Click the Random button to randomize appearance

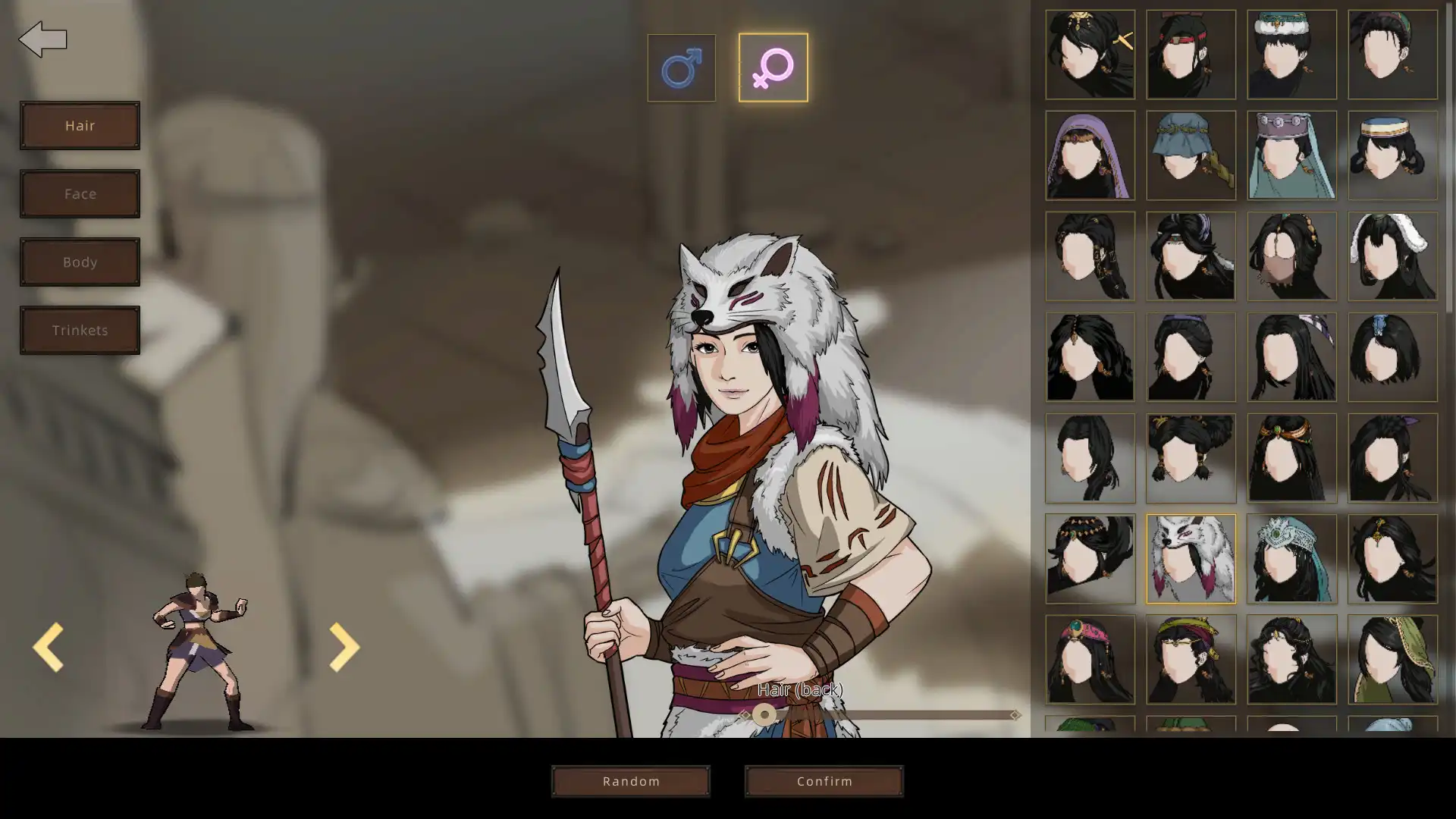tap(631, 781)
